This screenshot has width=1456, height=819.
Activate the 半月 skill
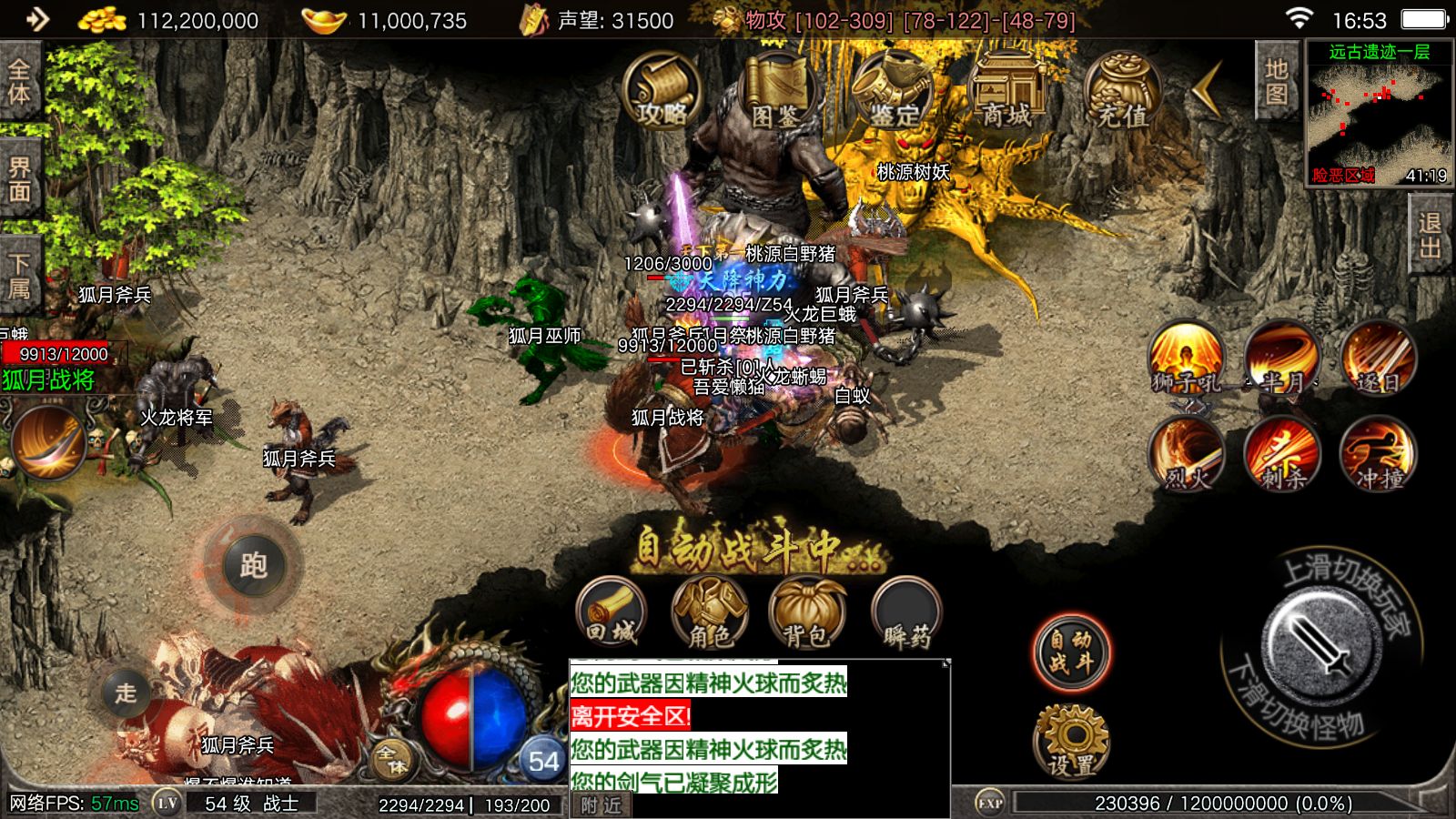[x=1282, y=358]
